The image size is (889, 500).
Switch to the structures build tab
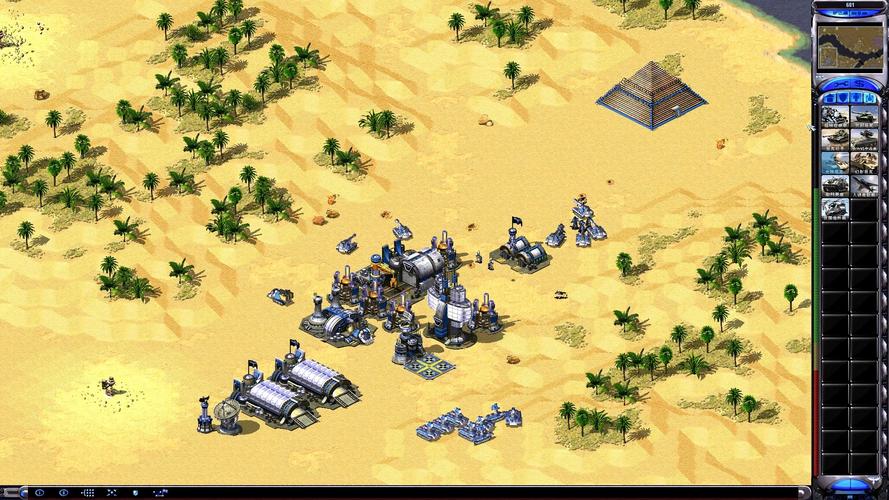829,98
